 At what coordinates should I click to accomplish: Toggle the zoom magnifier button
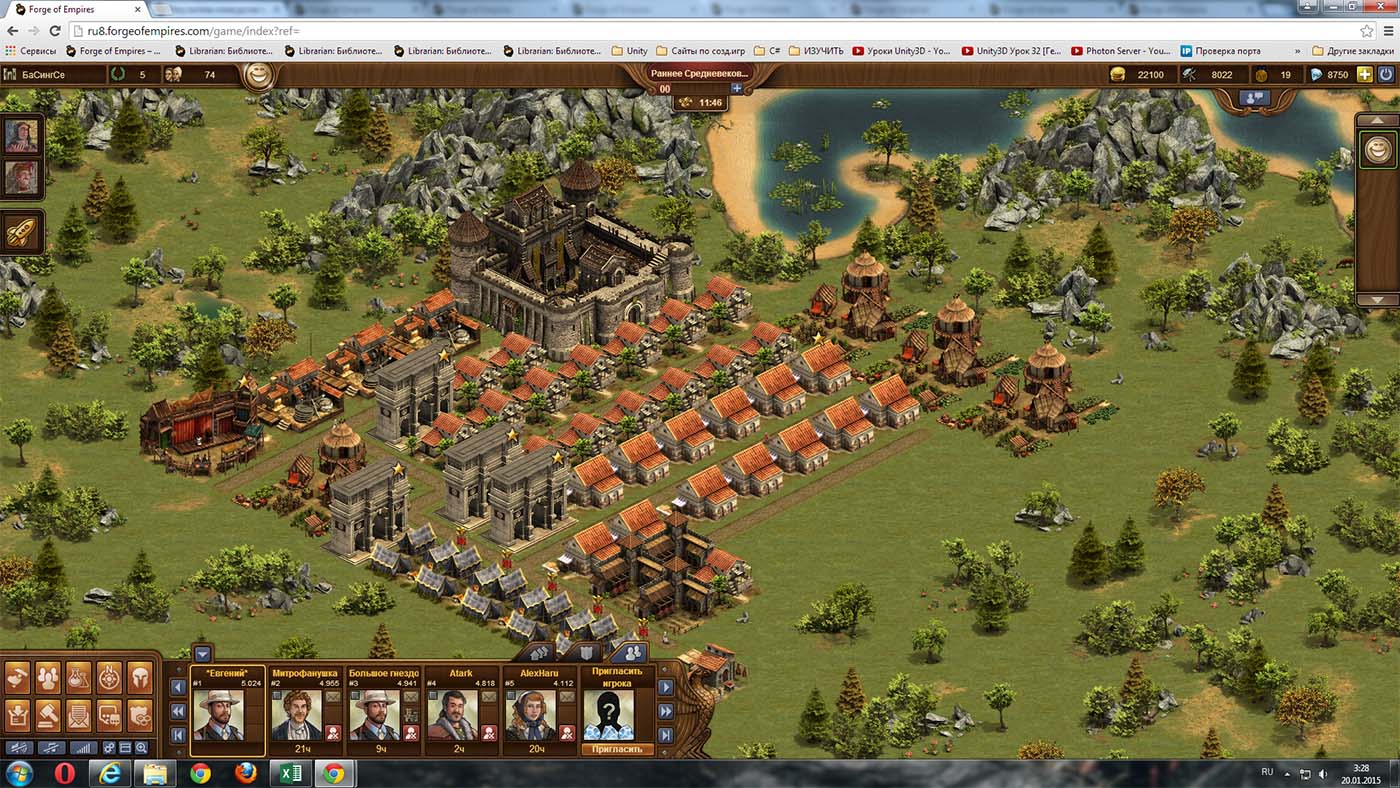coord(142,748)
